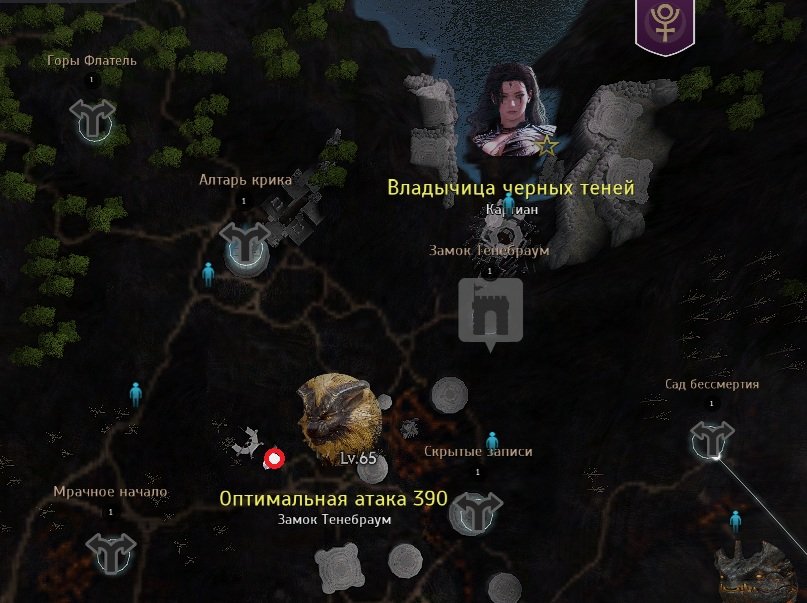
Task: Open the purple banner emblem at top
Action: pos(664,23)
